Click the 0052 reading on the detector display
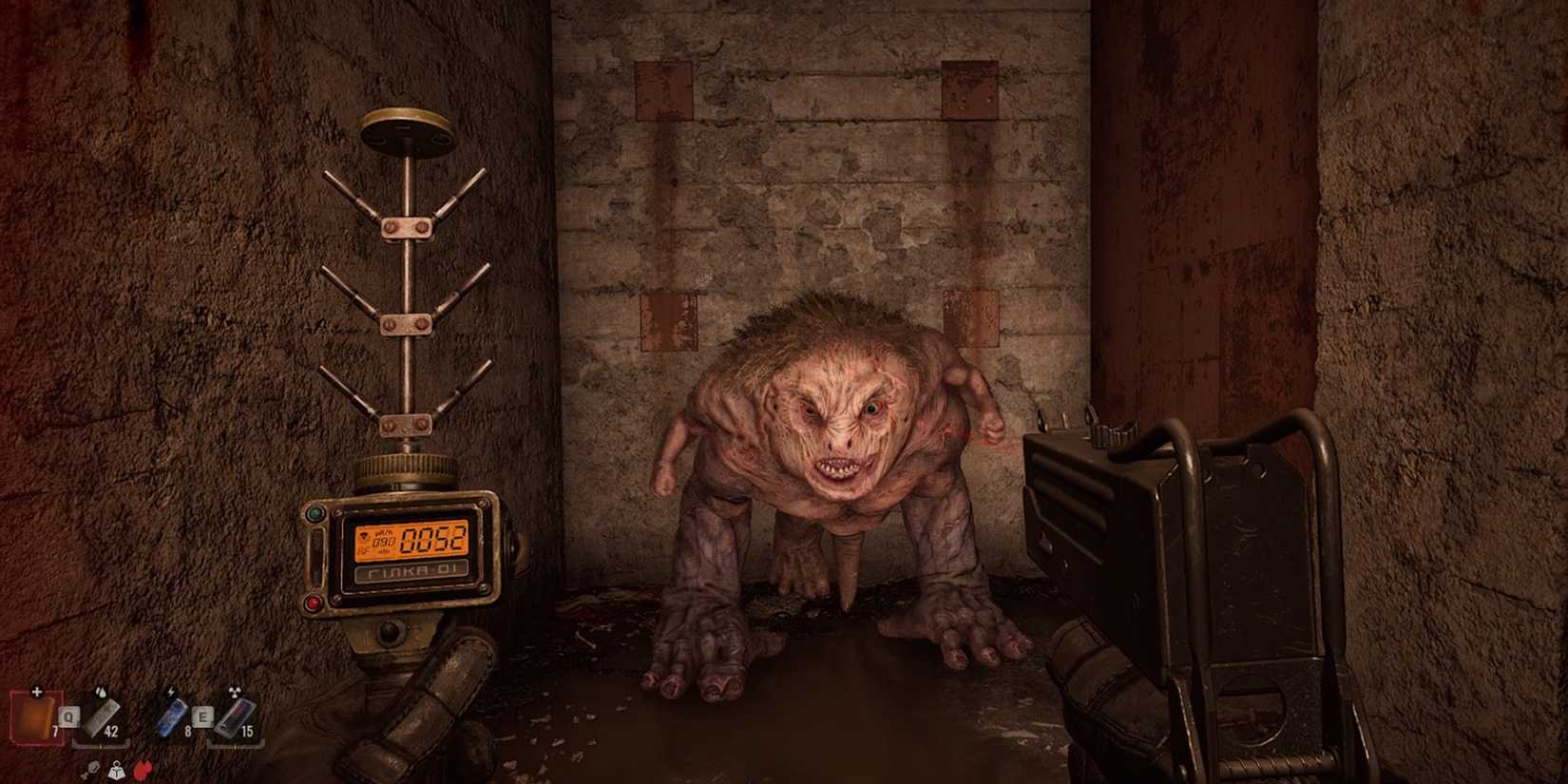The image size is (1568, 784). pos(431,539)
